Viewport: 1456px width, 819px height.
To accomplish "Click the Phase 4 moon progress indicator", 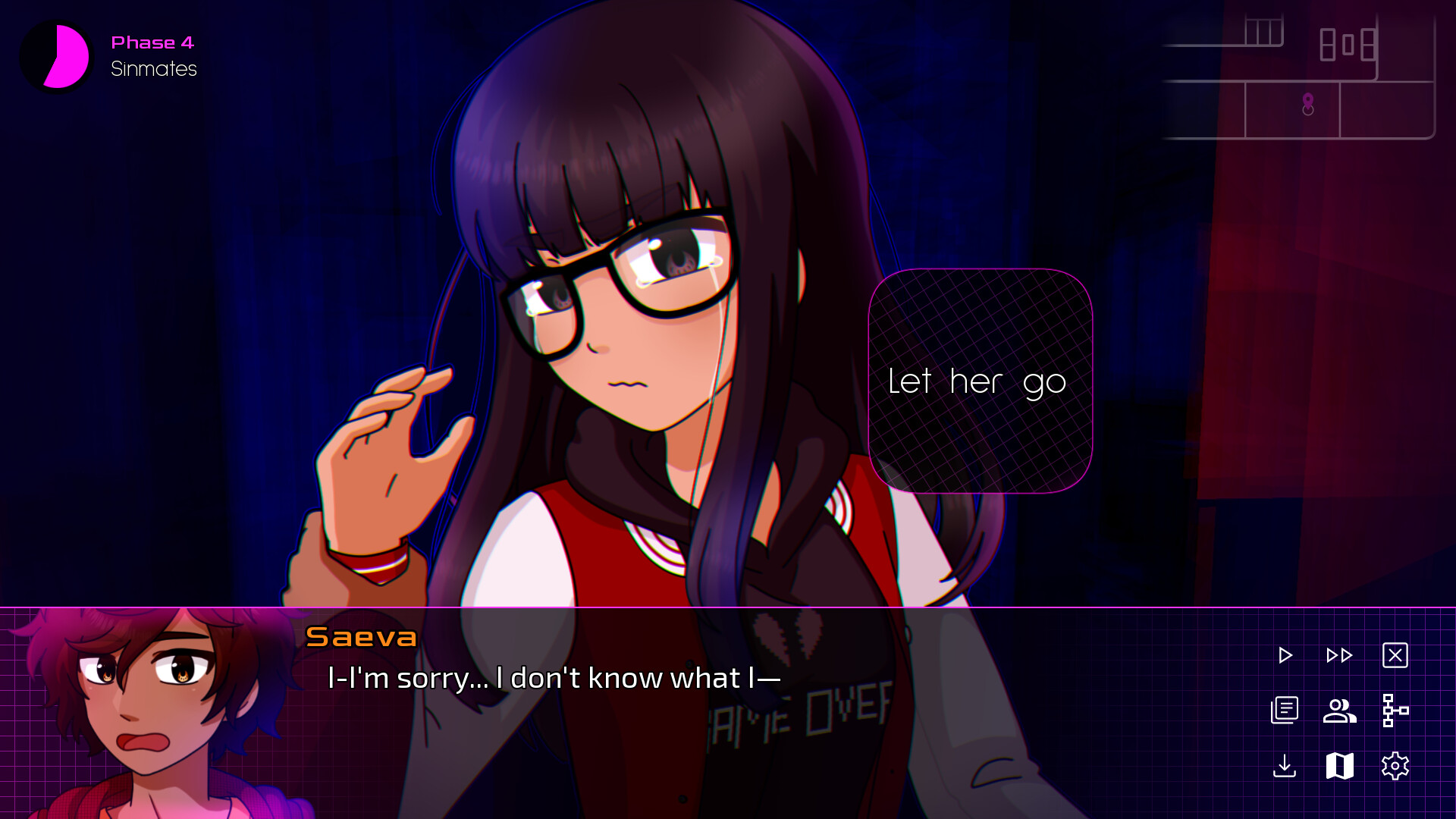I will [55, 55].
